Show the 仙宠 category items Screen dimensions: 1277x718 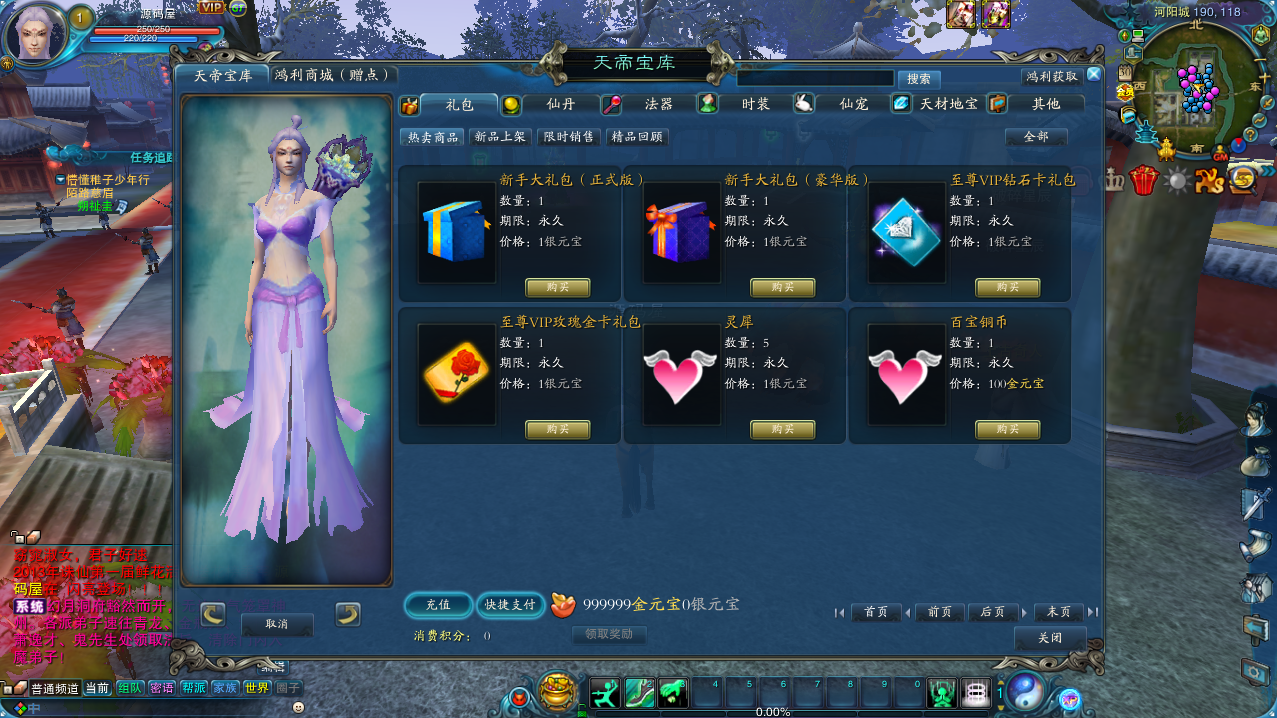pyautogui.click(x=853, y=104)
